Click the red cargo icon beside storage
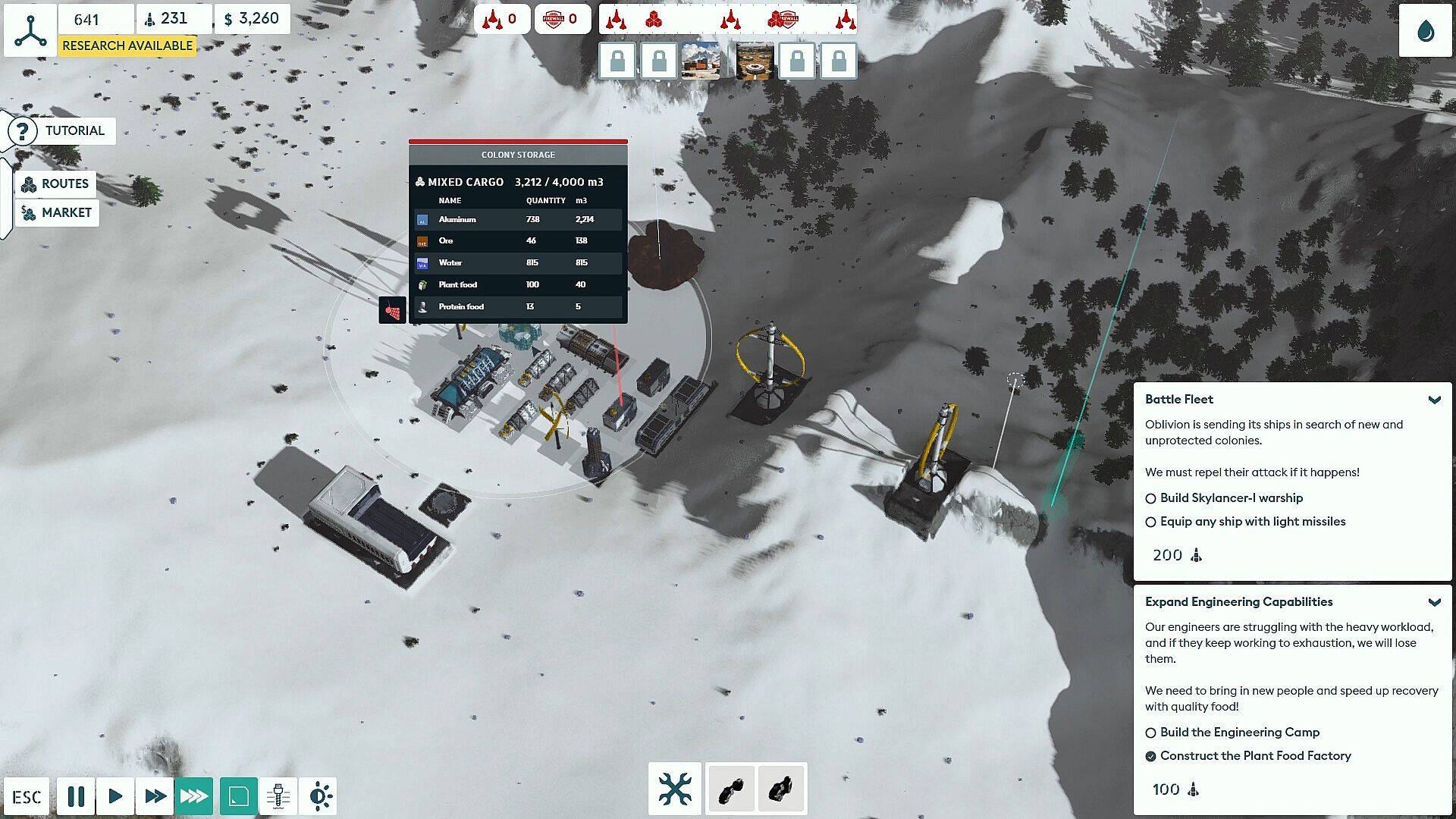Image resolution: width=1456 pixels, height=819 pixels. pyautogui.click(x=393, y=309)
